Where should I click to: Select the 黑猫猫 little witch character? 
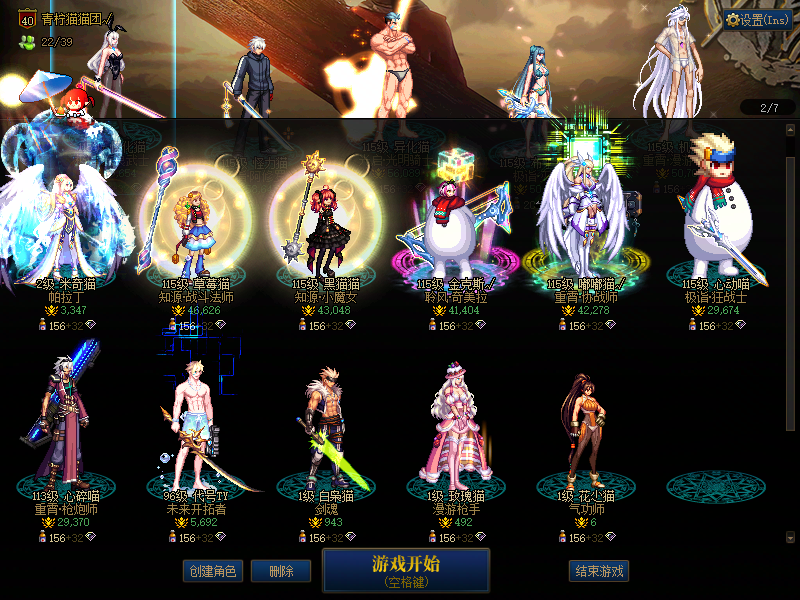coord(326,225)
